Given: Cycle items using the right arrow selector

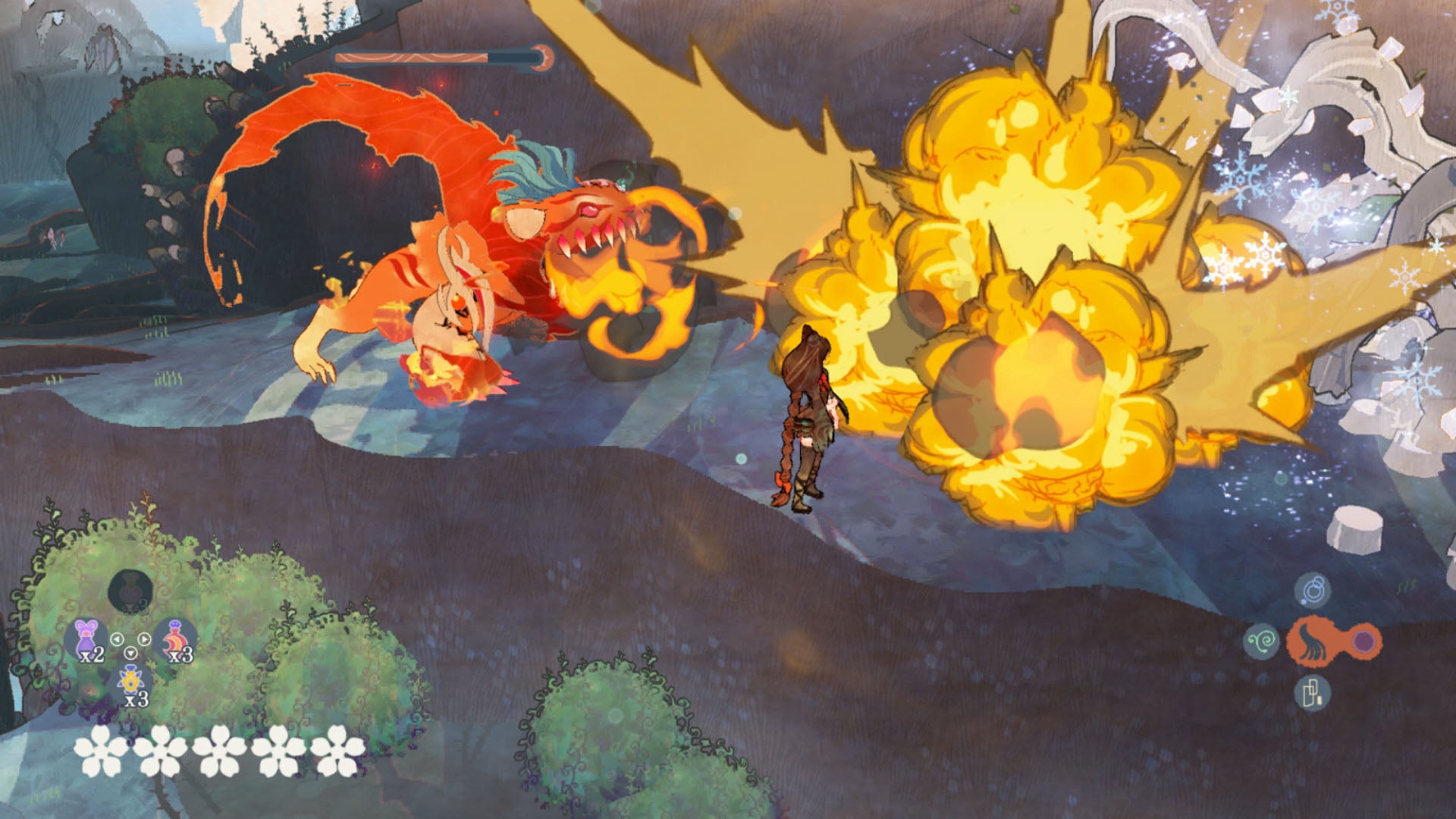Looking at the screenshot, I should tap(143, 639).
